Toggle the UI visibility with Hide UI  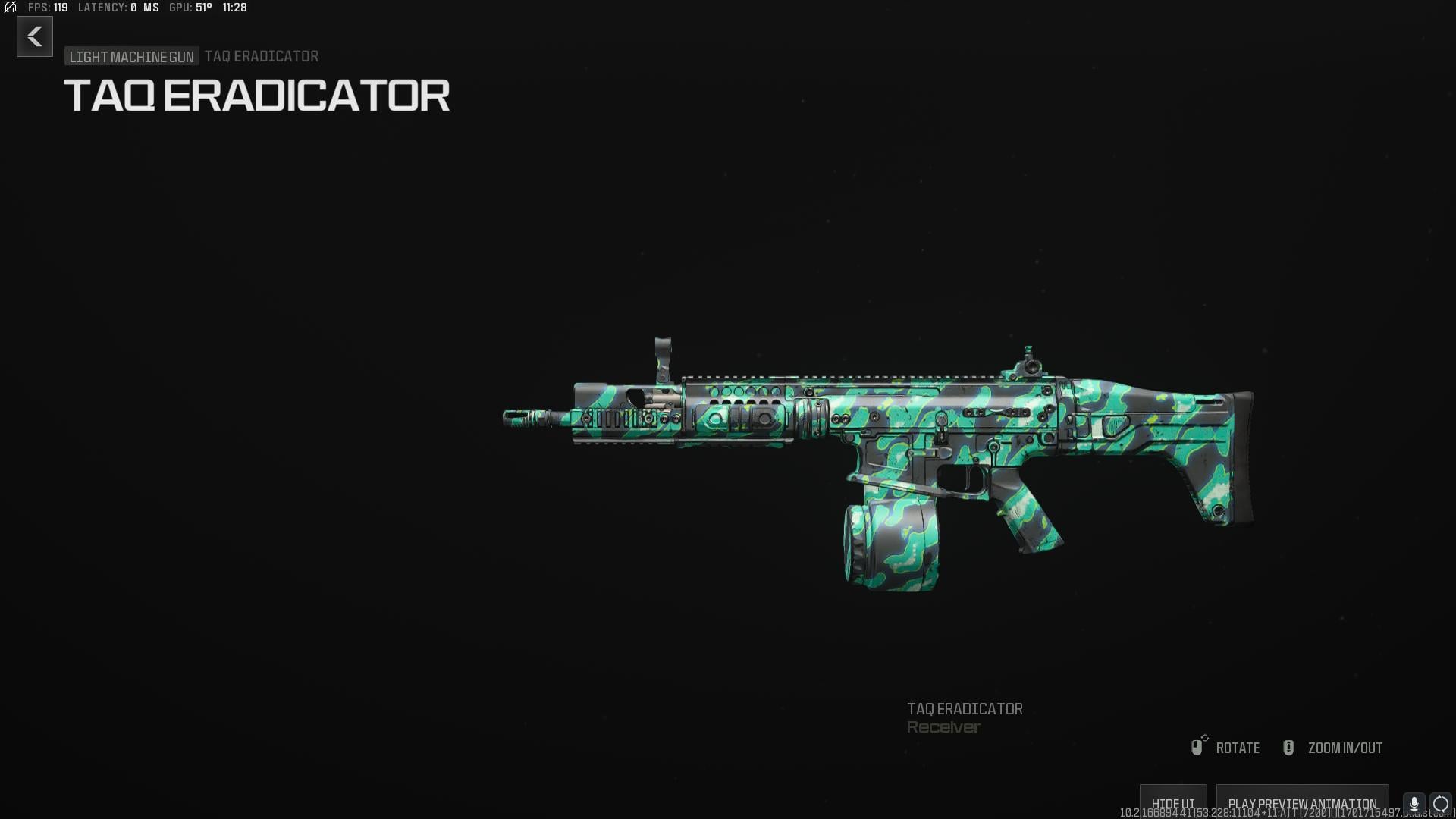[x=1174, y=802]
